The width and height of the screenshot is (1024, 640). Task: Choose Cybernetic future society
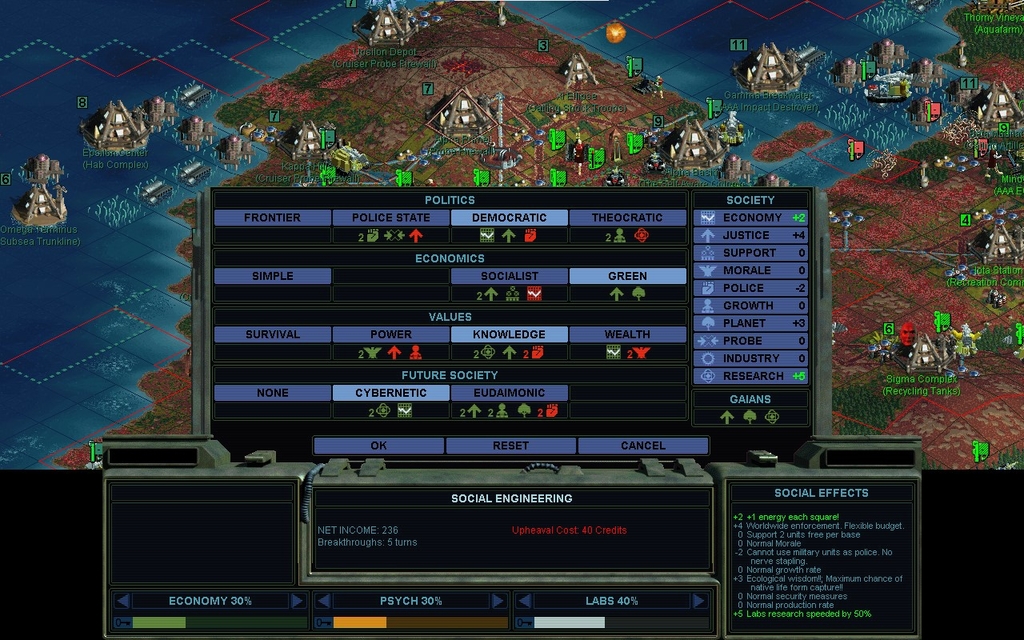[391, 393]
